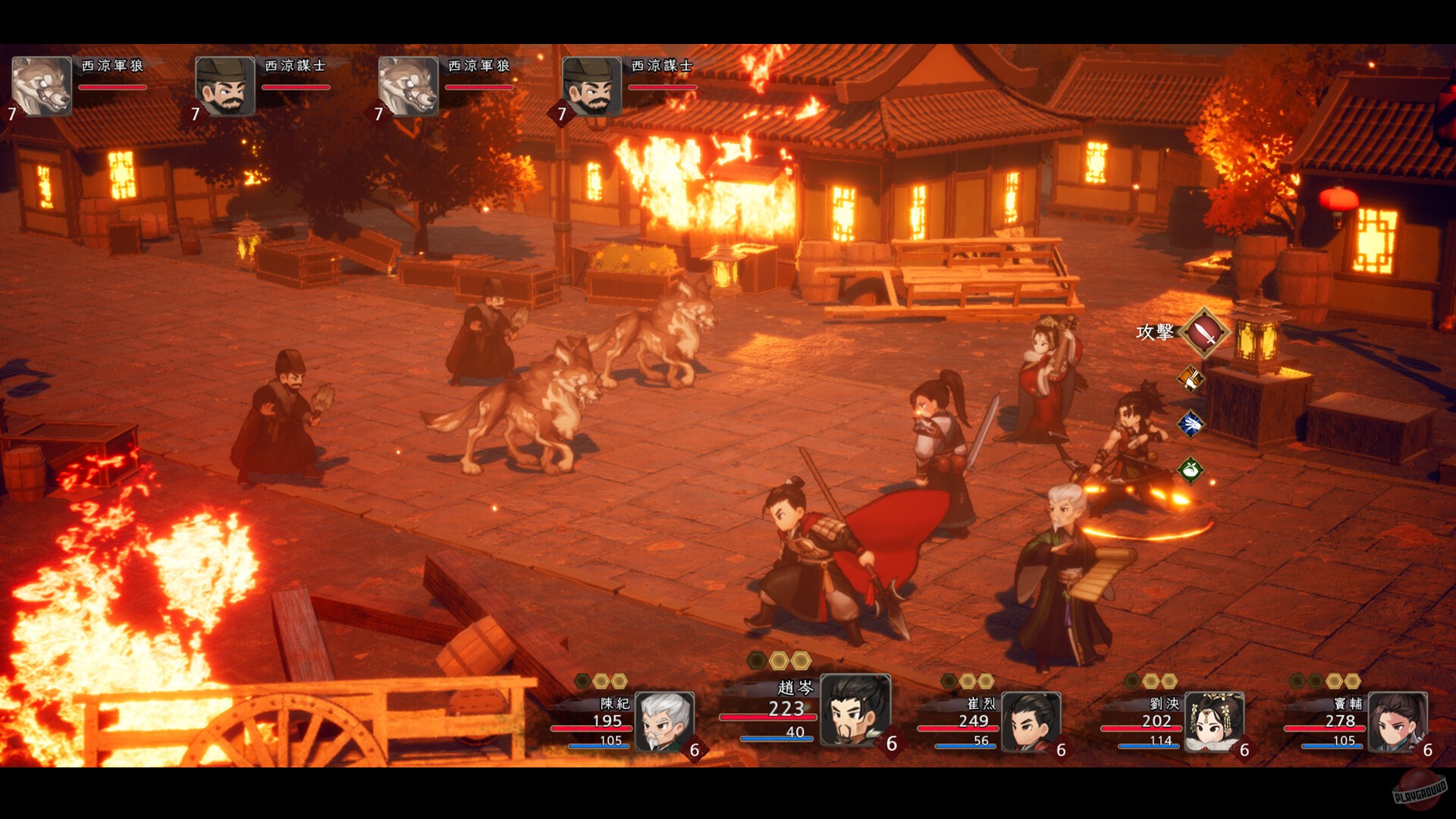Toggle the leftmost hex pip above 賓輔
Viewport: 1456px width, 819px height.
[x=1295, y=680]
